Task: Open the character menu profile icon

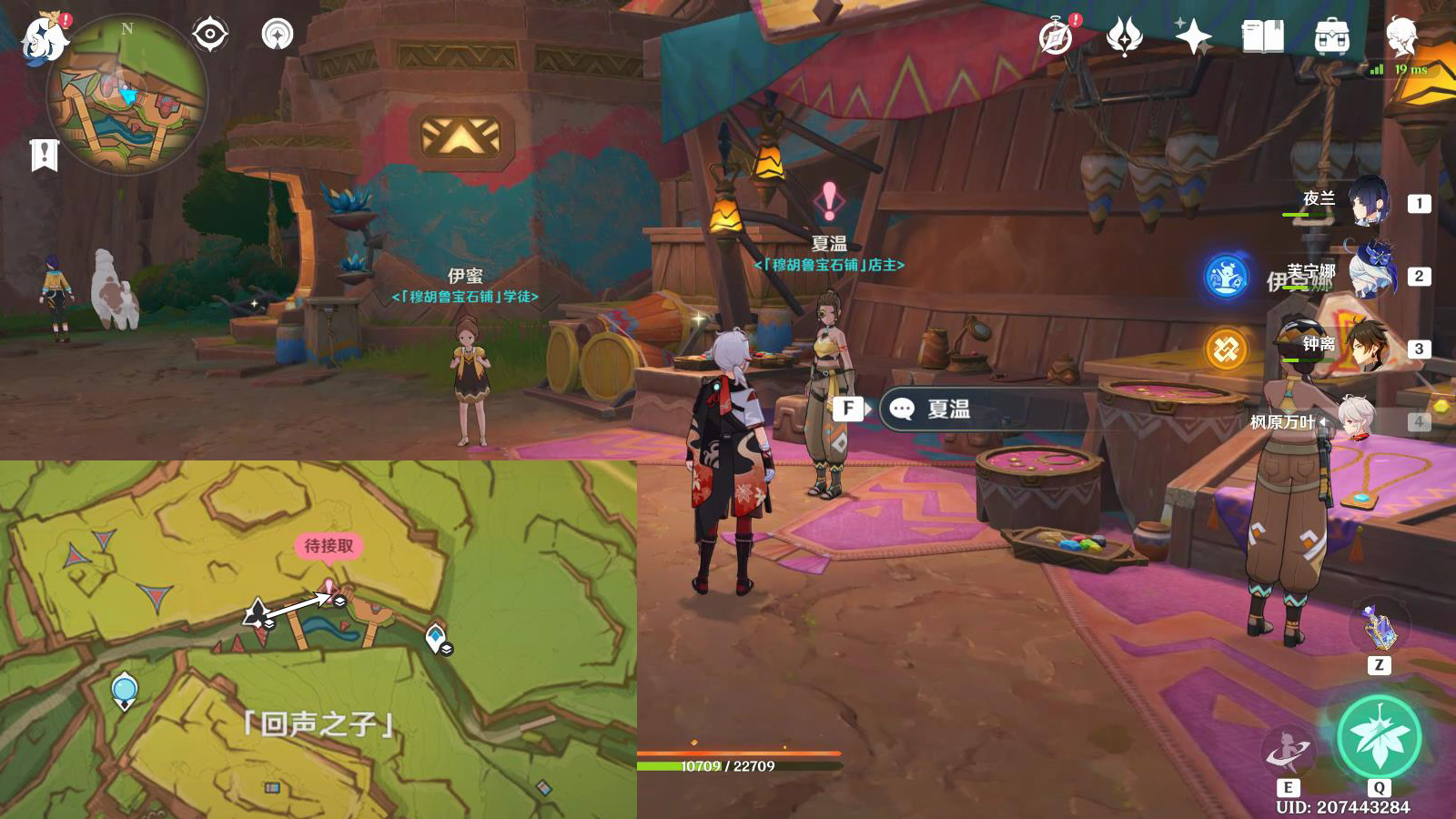Action: pyautogui.click(x=1401, y=36)
